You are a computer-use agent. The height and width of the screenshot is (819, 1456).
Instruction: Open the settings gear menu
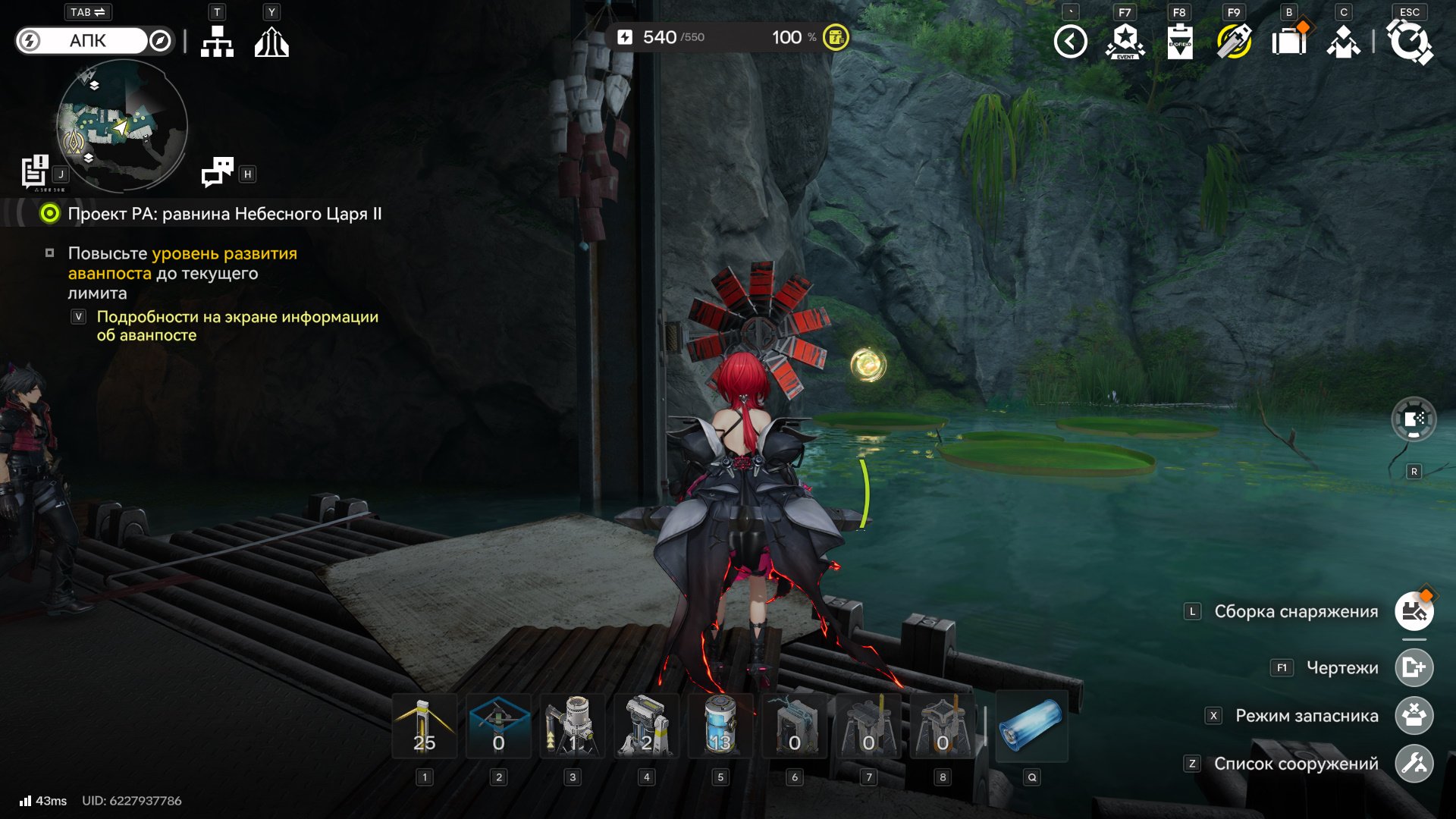1410,42
